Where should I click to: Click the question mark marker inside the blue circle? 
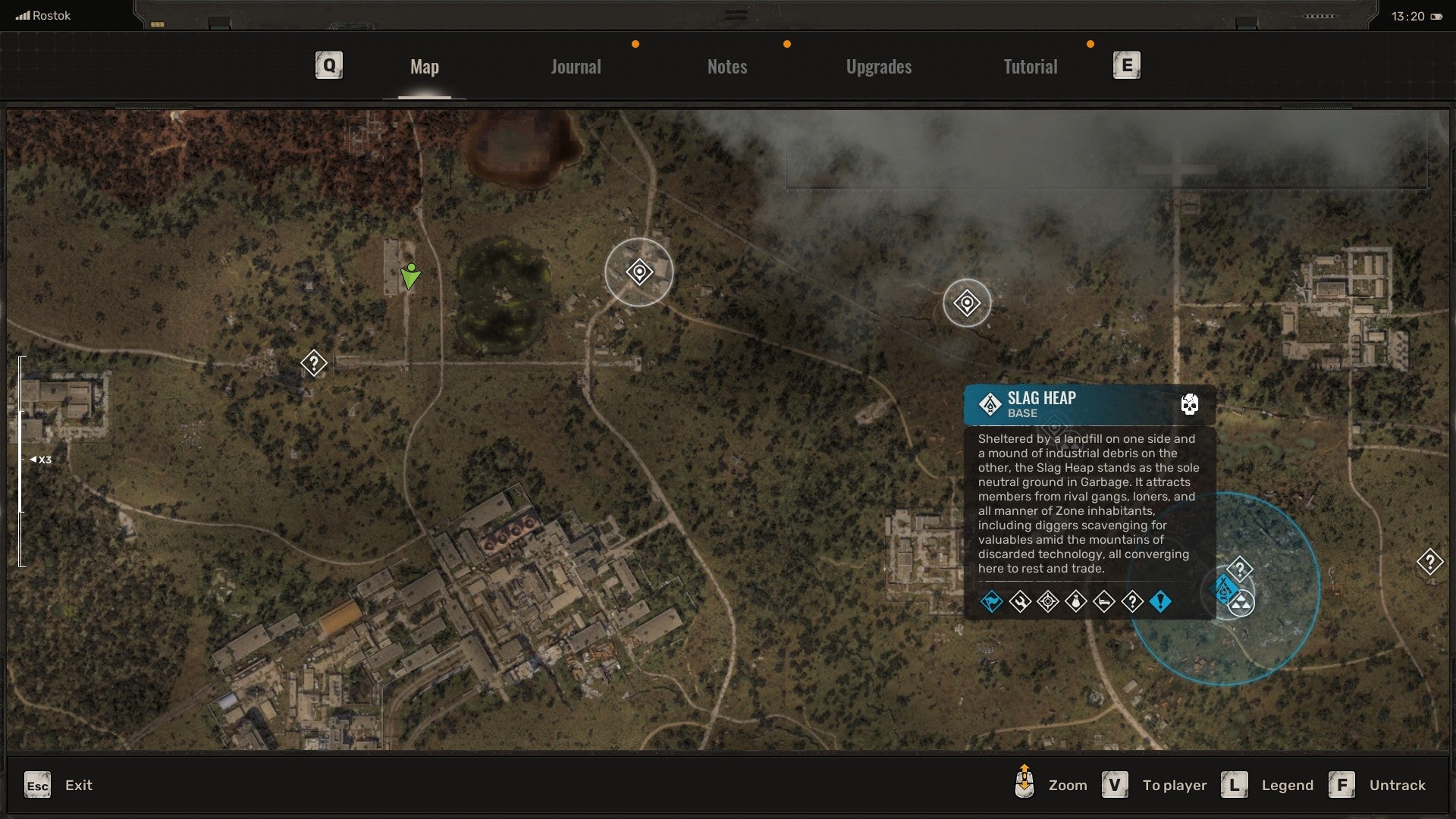click(x=1239, y=569)
